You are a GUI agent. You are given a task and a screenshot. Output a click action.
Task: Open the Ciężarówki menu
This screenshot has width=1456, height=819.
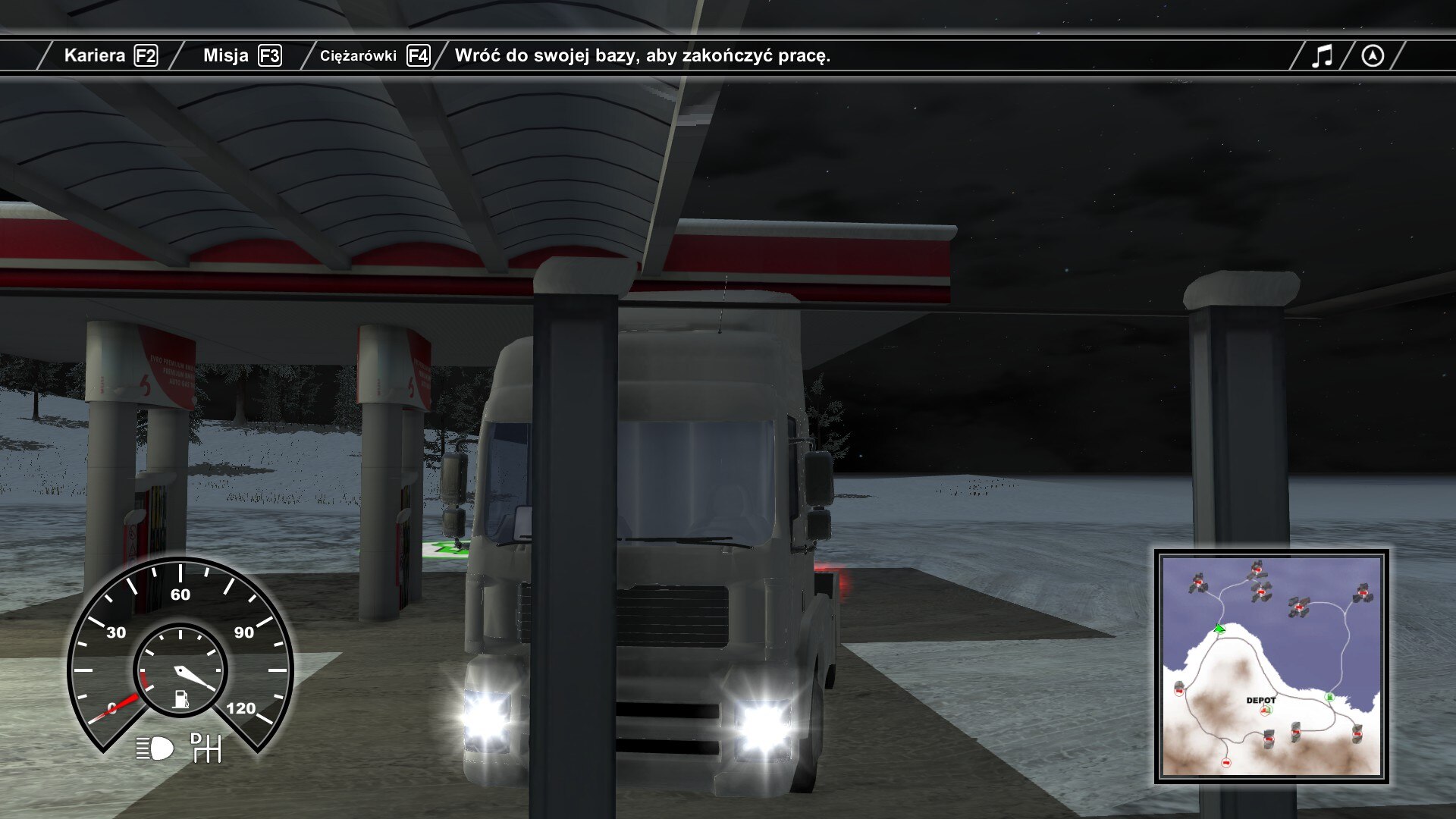coord(374,55)
